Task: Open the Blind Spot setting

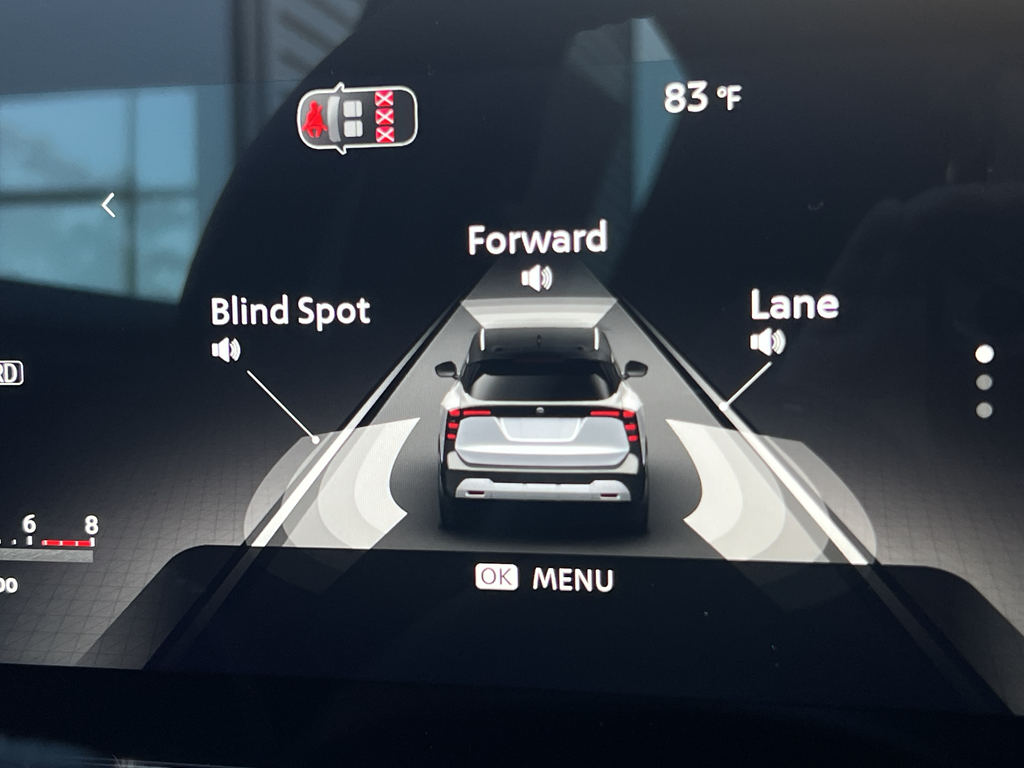Action: click(x=290, y=312)
